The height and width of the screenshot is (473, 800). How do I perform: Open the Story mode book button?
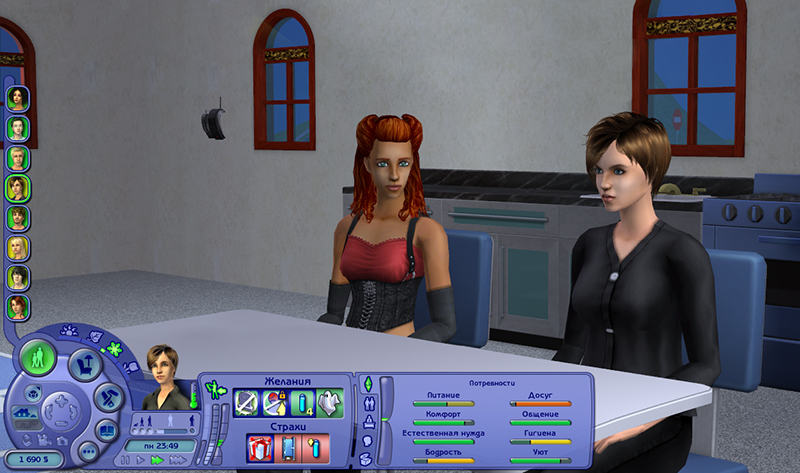[x=105, y=429]
